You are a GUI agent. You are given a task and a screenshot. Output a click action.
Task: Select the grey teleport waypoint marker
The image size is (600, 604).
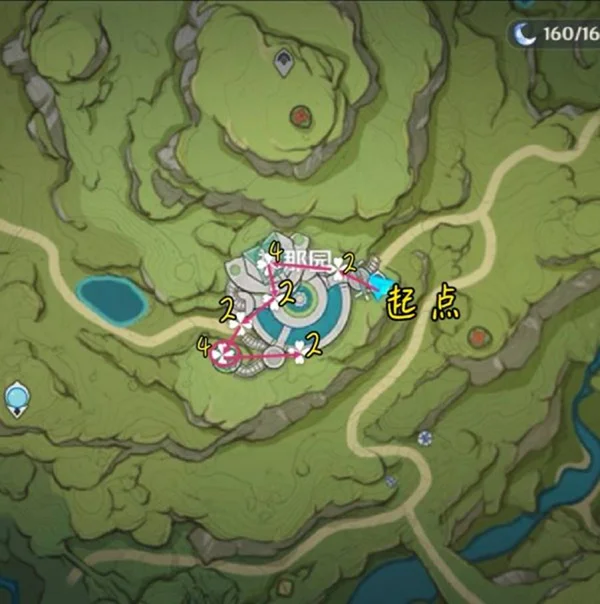click(x=284, y=61)
